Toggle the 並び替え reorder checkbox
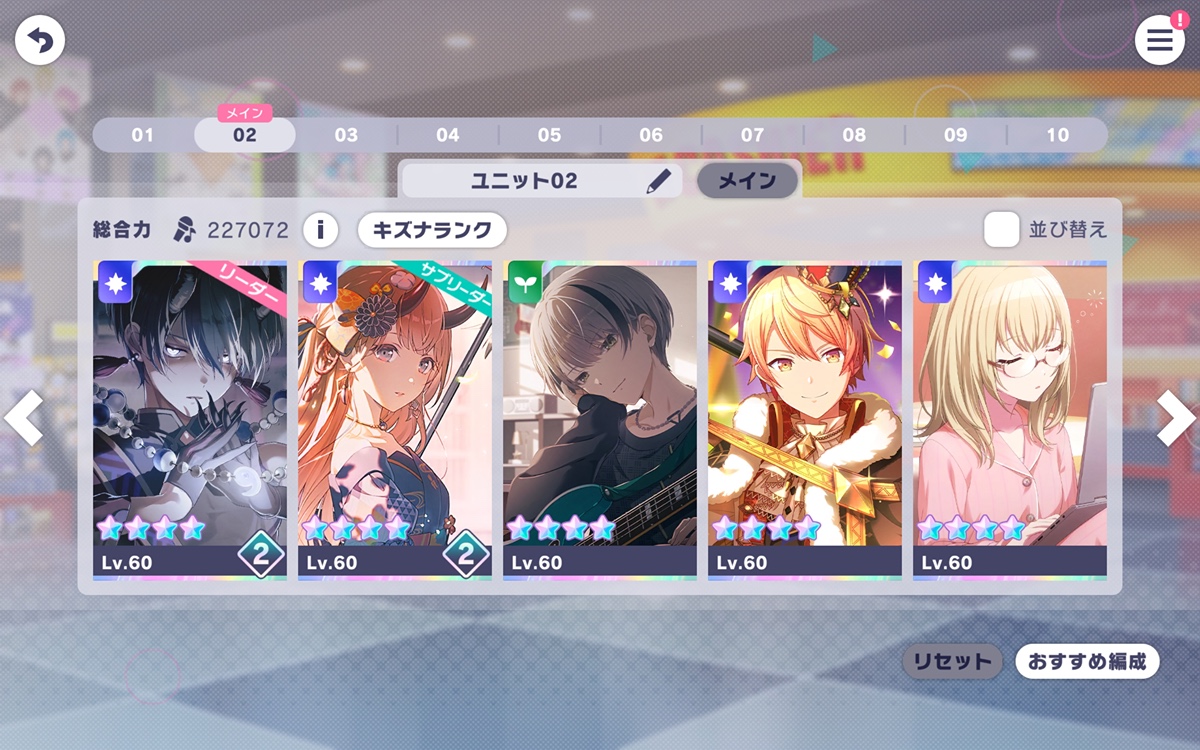 (1001, 230)
